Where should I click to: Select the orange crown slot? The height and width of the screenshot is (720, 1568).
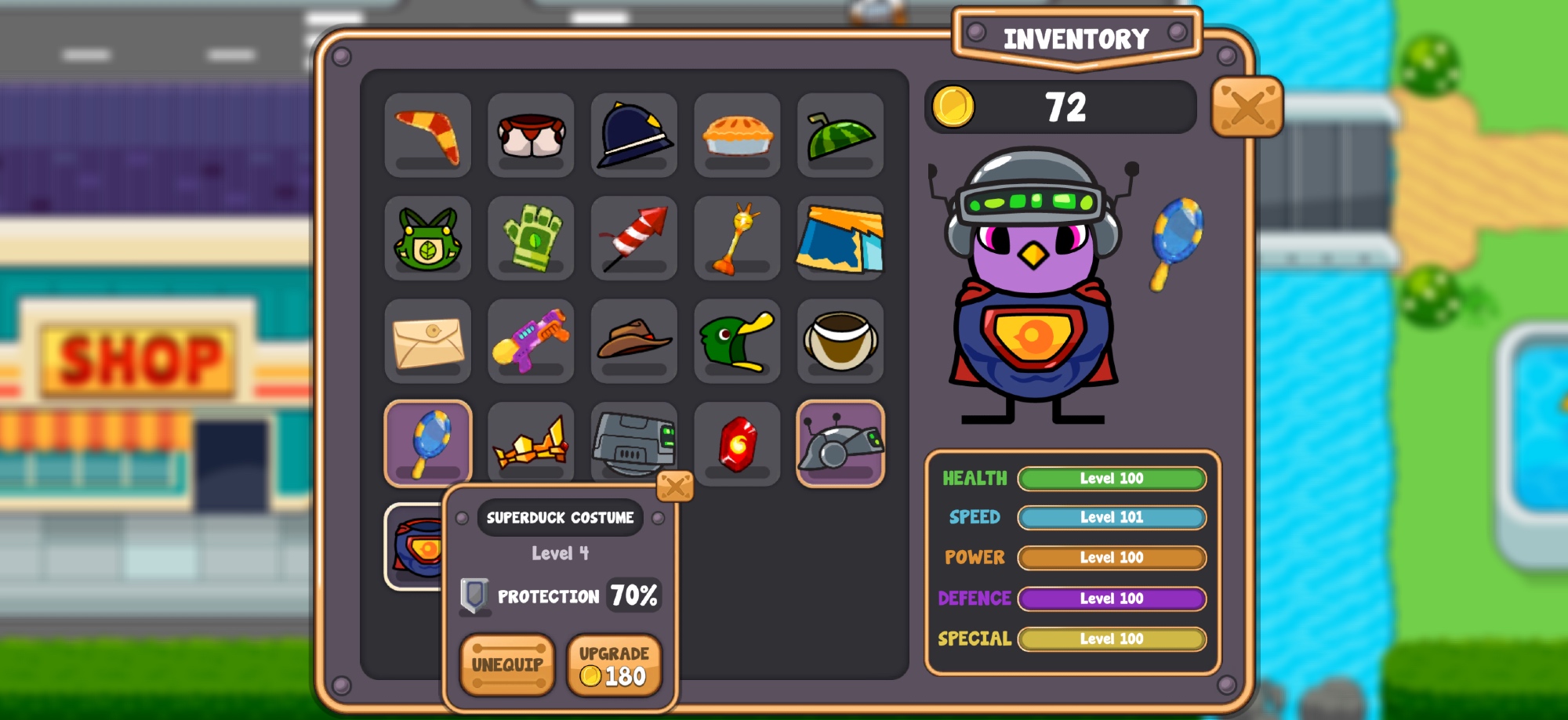pos(531,443)
